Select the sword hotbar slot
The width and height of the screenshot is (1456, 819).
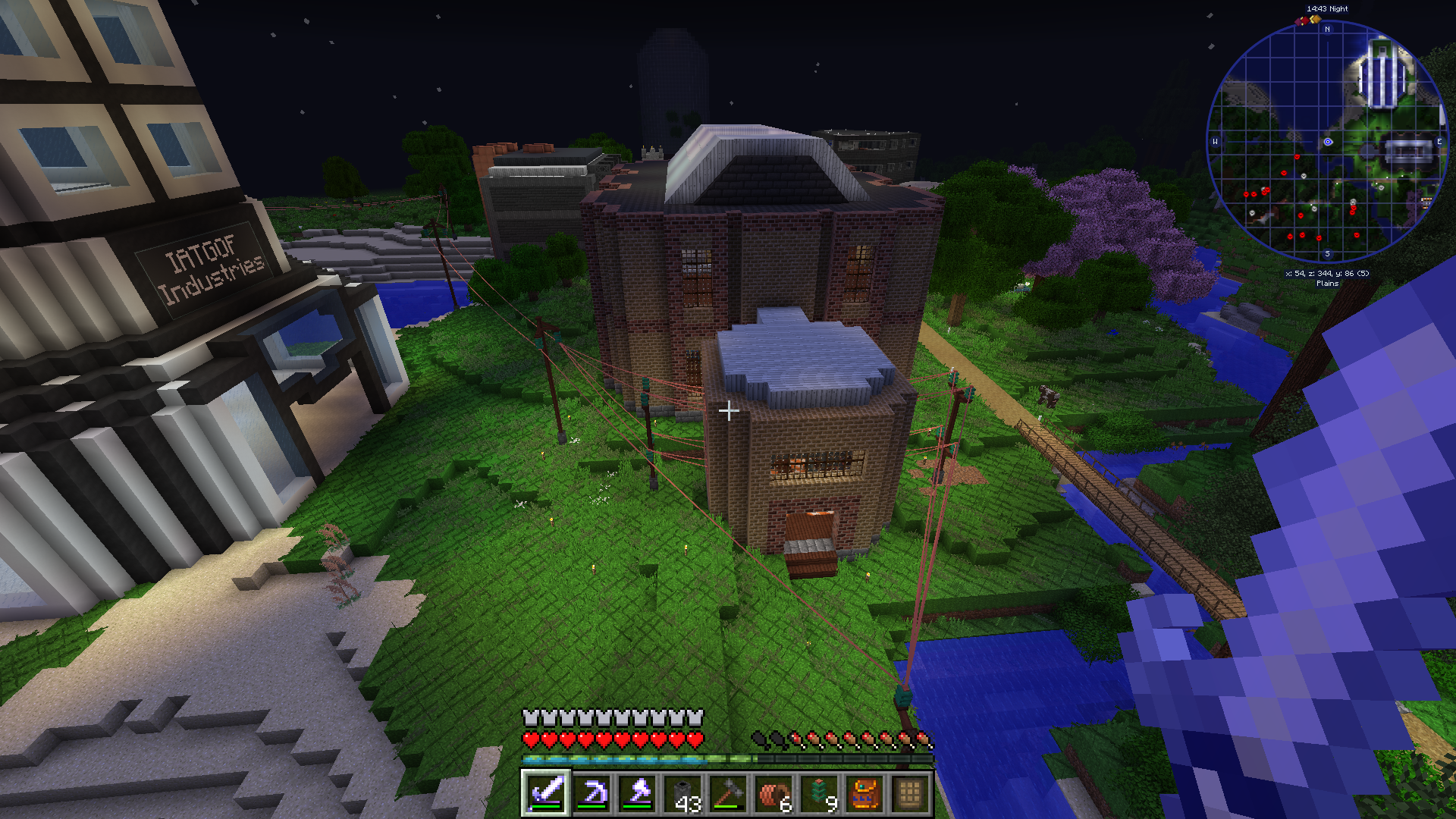(x=546, y=794)
